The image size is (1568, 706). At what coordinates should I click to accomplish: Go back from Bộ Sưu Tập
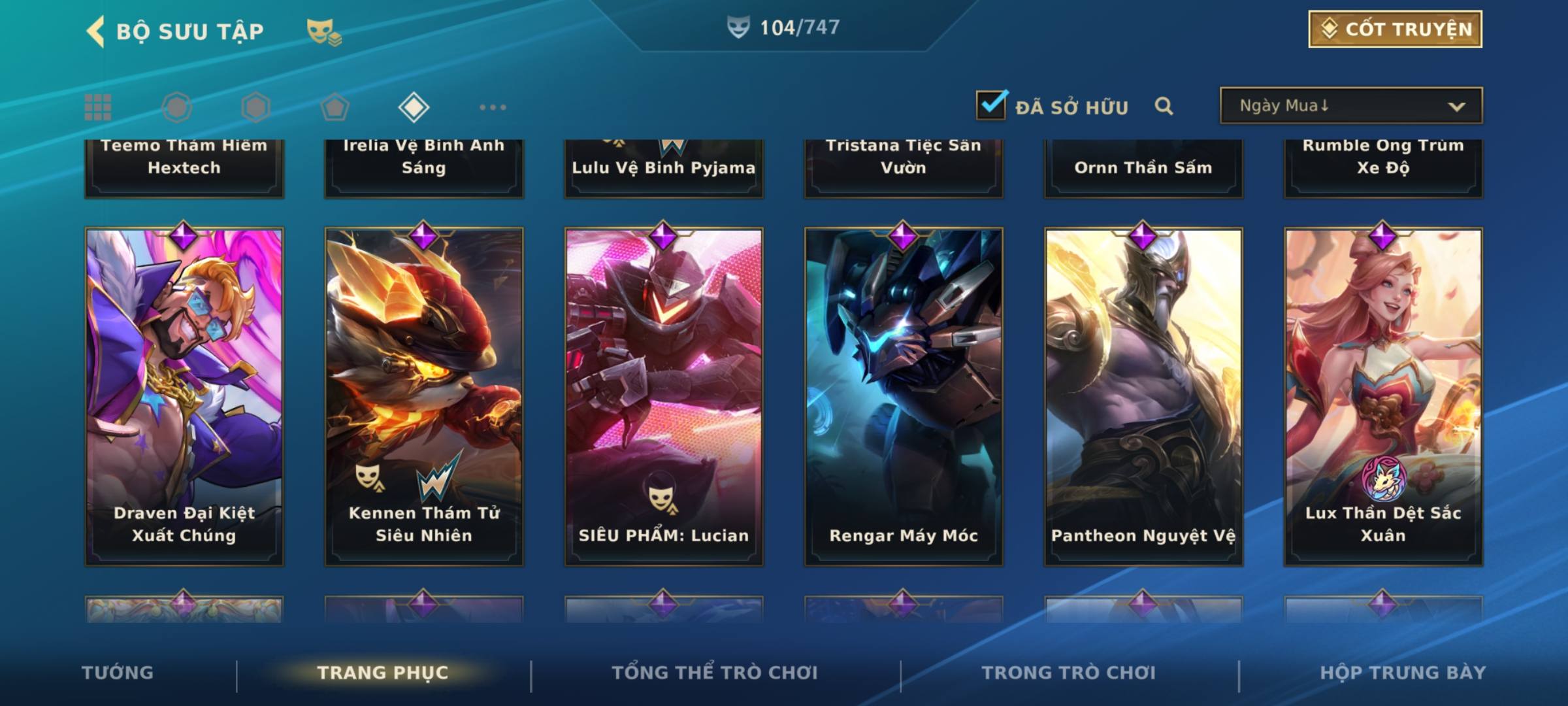(x=96, y=31)
